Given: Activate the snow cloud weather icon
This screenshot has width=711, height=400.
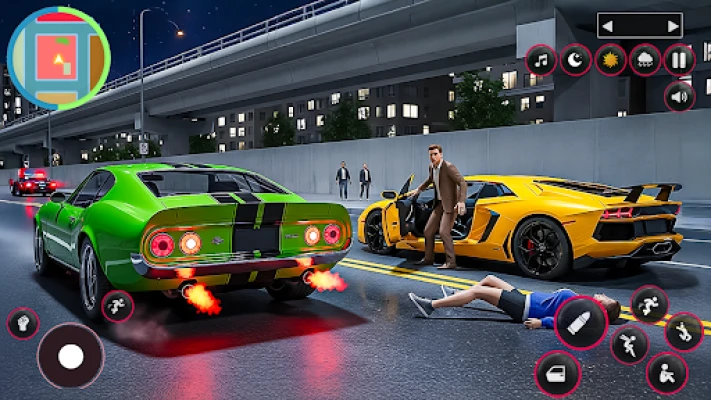Looking at the screenshot, I should point(645,60).
